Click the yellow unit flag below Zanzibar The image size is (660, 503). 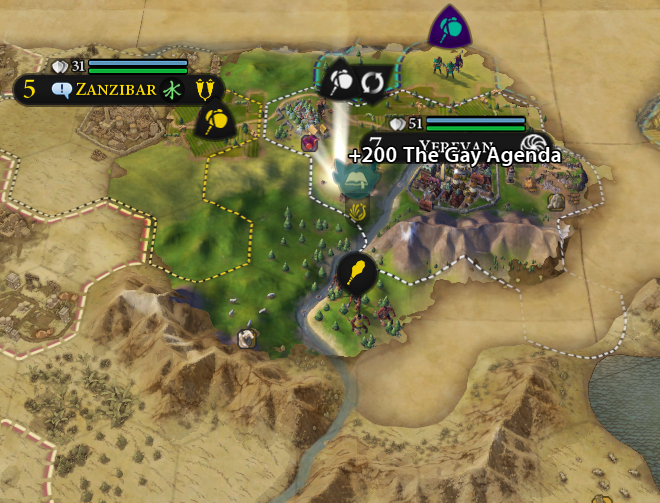(x=214, y=121)
